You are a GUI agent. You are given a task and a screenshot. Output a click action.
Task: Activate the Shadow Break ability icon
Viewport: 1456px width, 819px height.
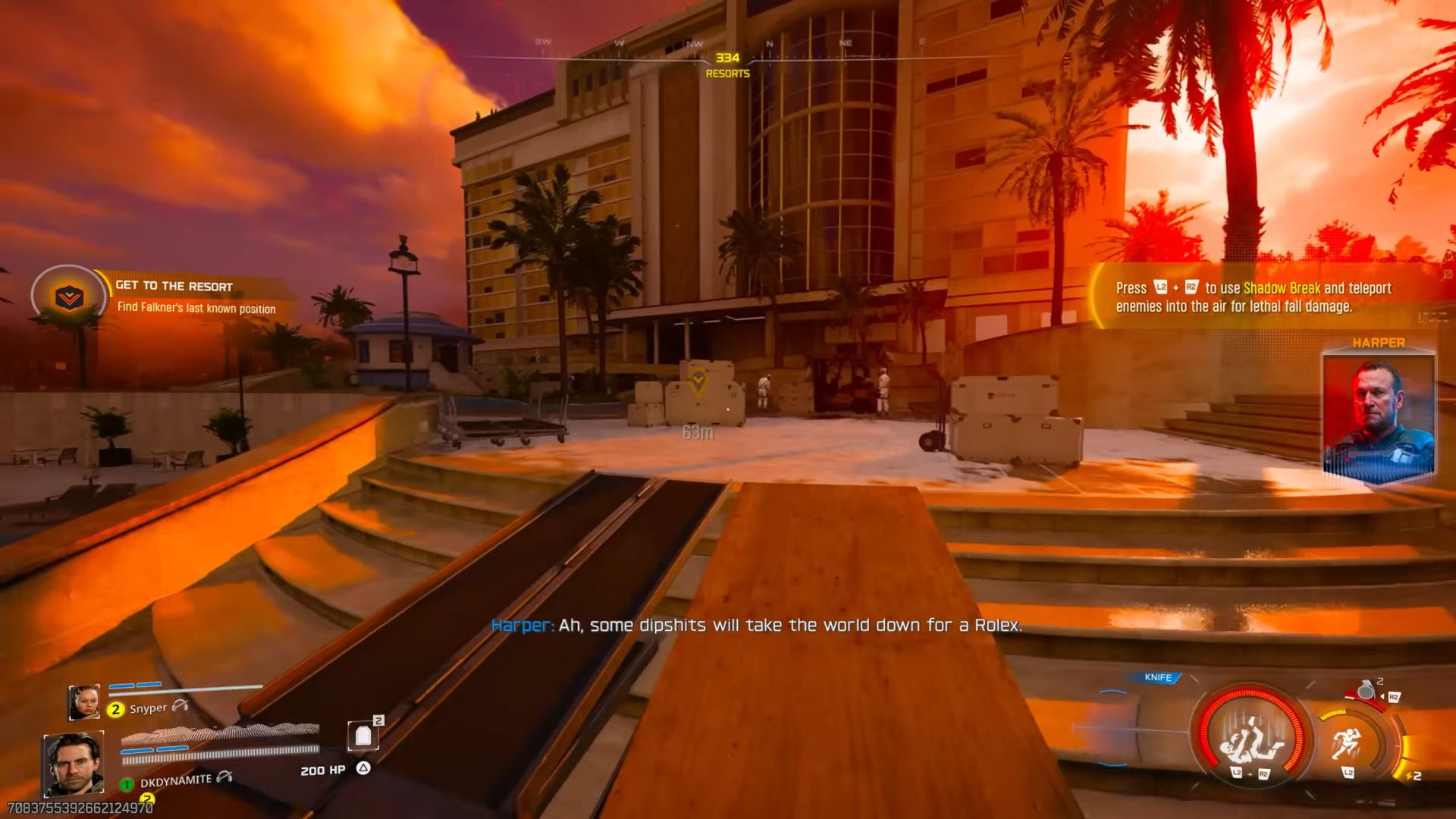(1249, 739)
